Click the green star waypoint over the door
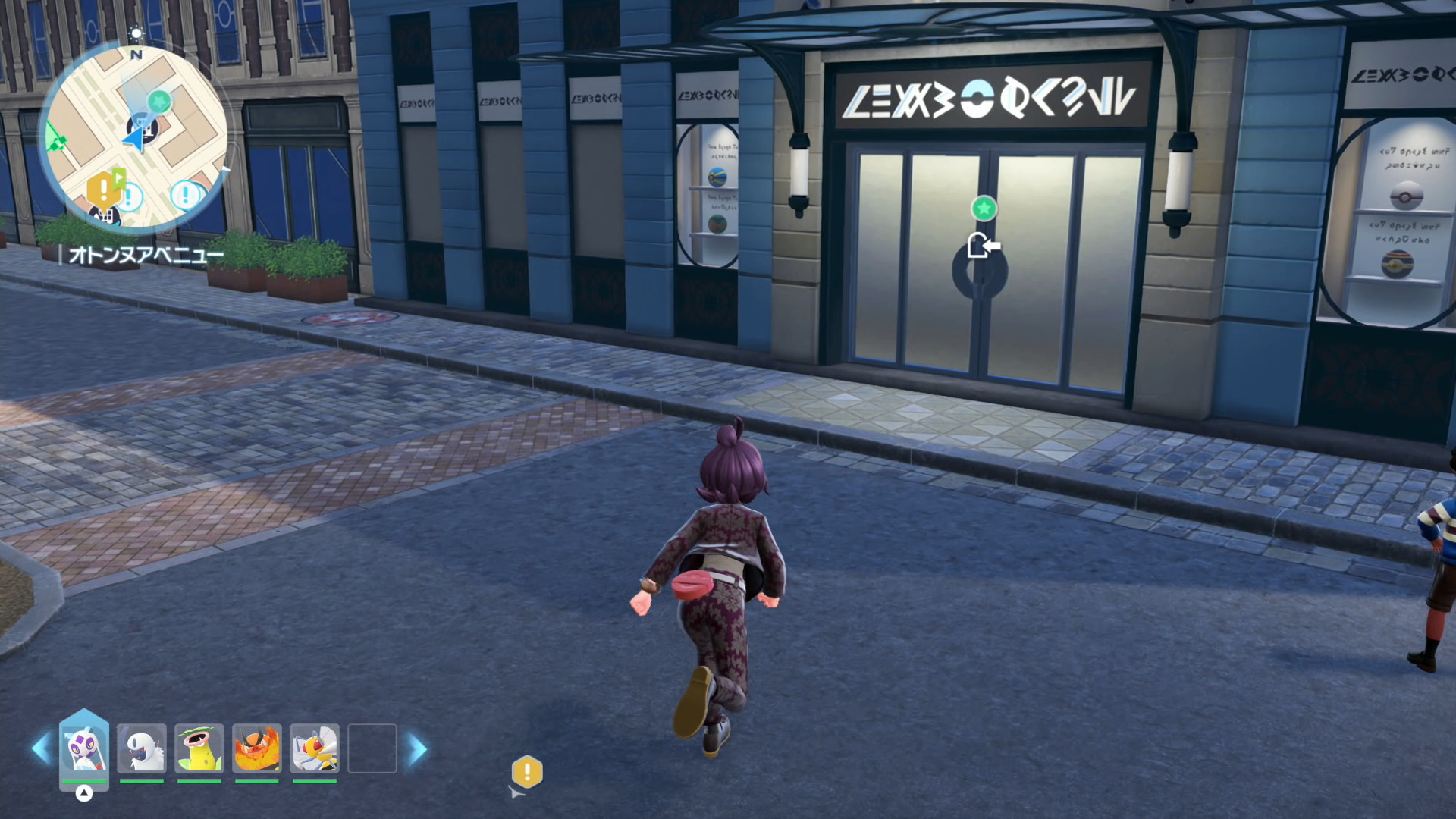Image resolution: width=1456 pixels, height=819 pixels. point(984,208)
